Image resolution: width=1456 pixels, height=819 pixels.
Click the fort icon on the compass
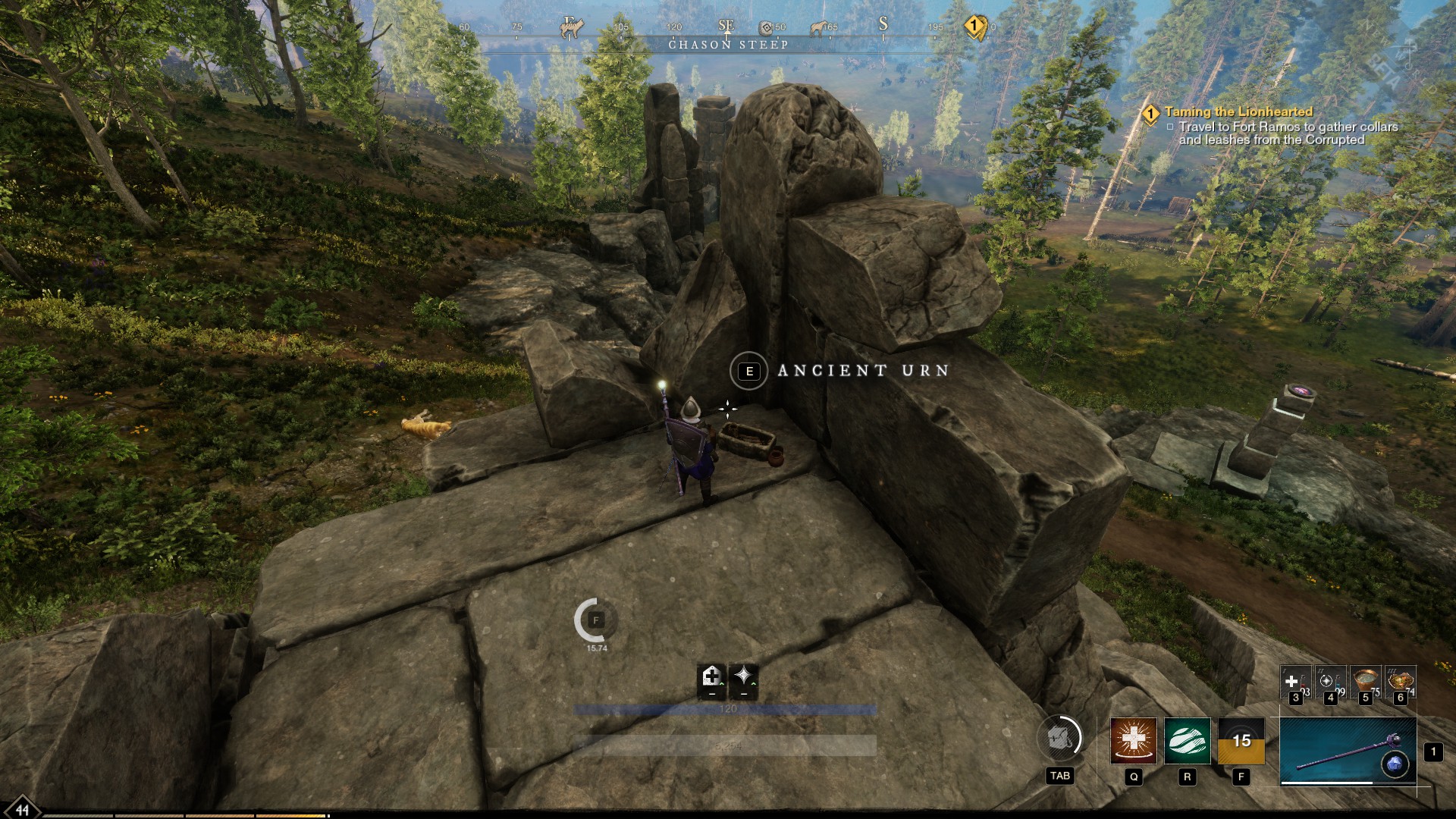pos(766,27)
